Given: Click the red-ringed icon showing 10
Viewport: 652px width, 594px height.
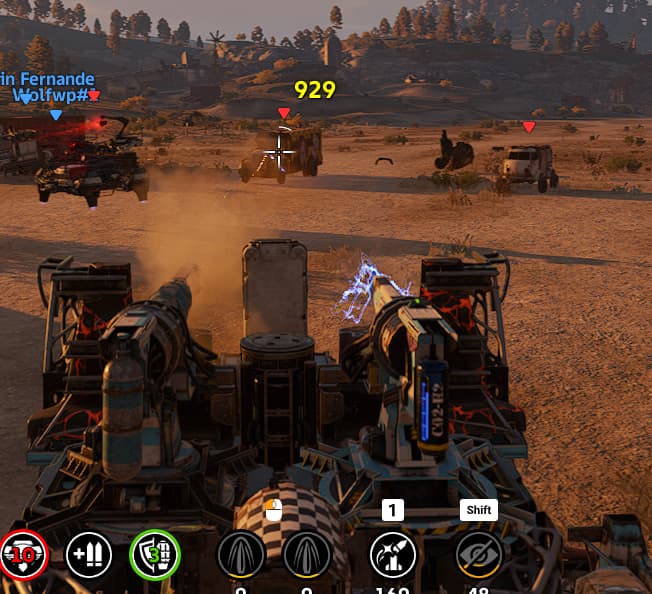Looking at the screenshot, I should click(23, 555).
